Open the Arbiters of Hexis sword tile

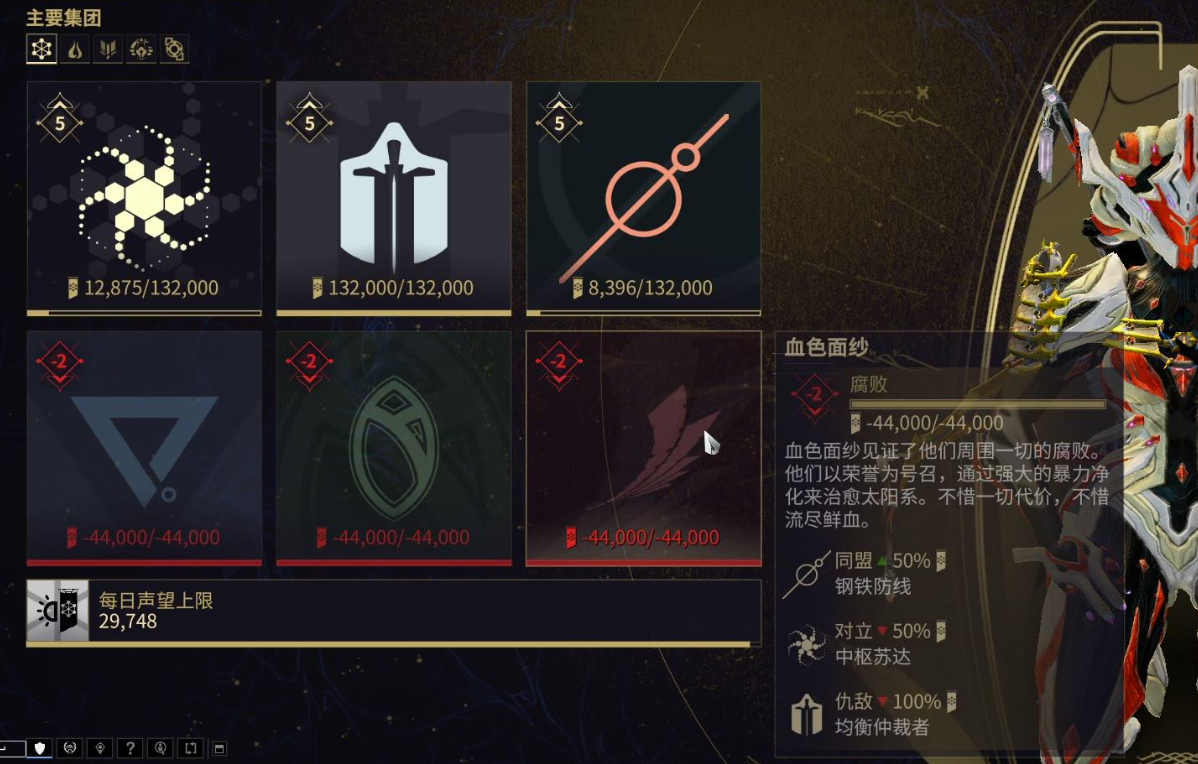[394, 198]
